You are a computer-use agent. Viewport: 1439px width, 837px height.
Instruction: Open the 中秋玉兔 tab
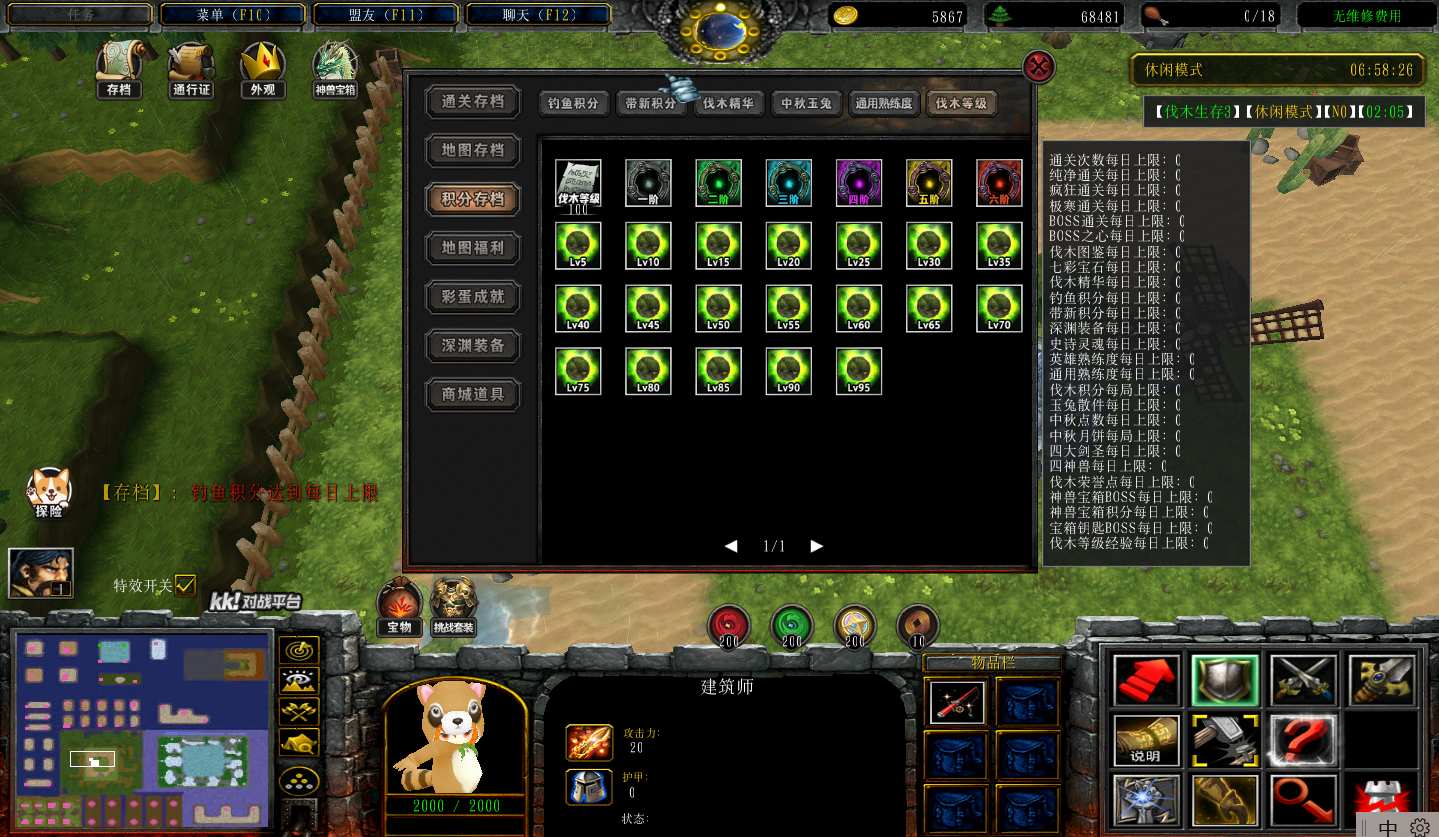(806, 104)
